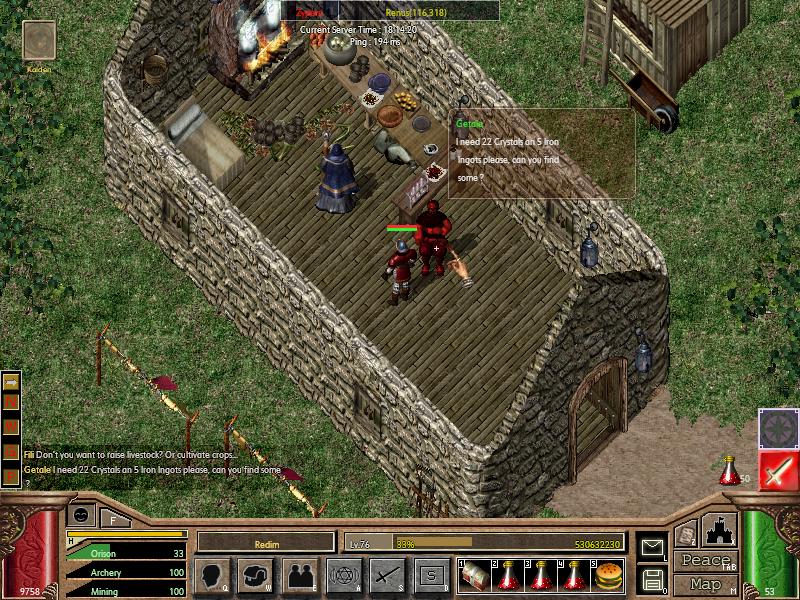
Task: Click the square S button
Action: pyautogui.click(x=431, y=575)
